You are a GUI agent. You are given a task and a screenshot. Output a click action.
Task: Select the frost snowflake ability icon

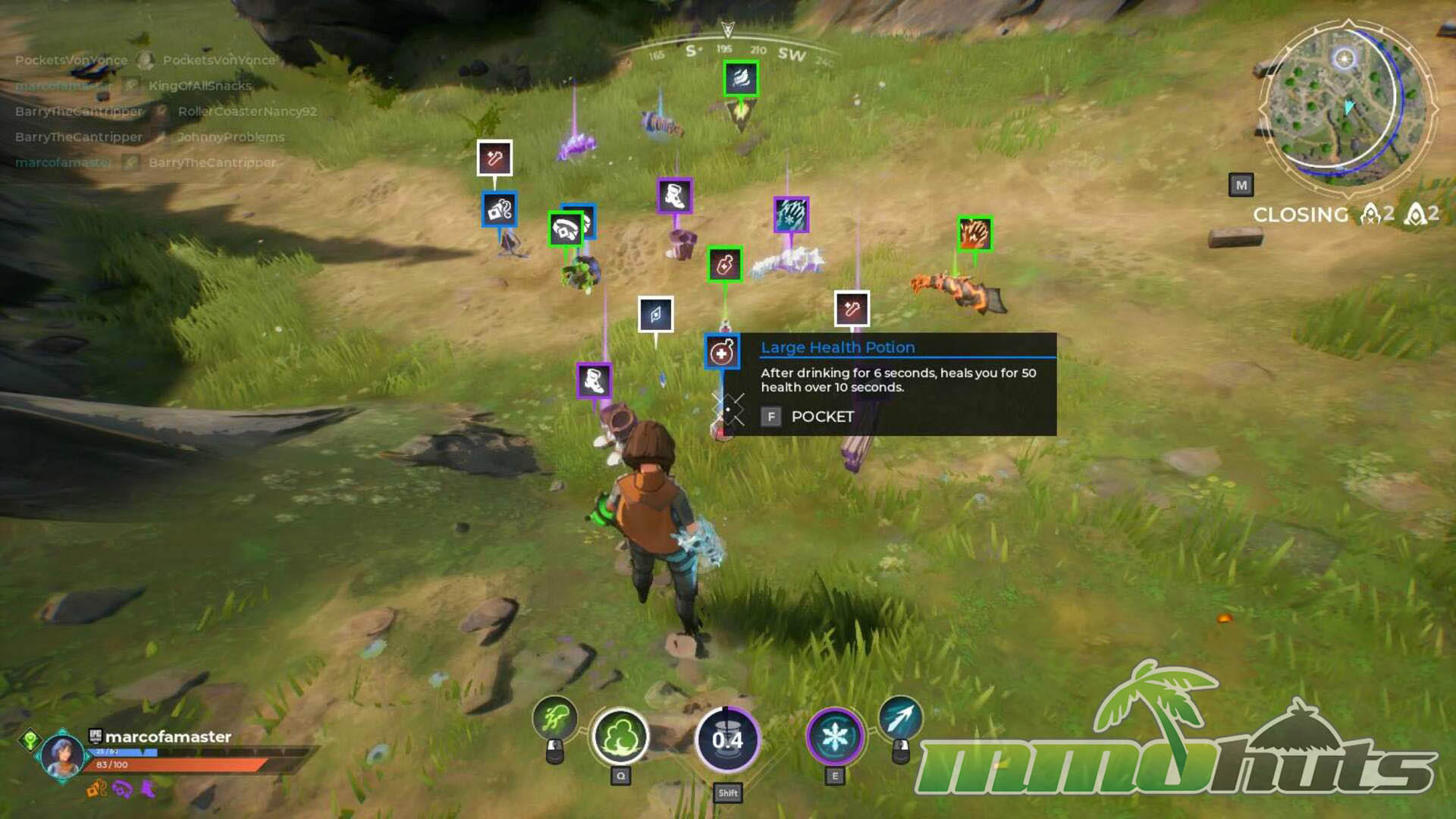[834, 736]
